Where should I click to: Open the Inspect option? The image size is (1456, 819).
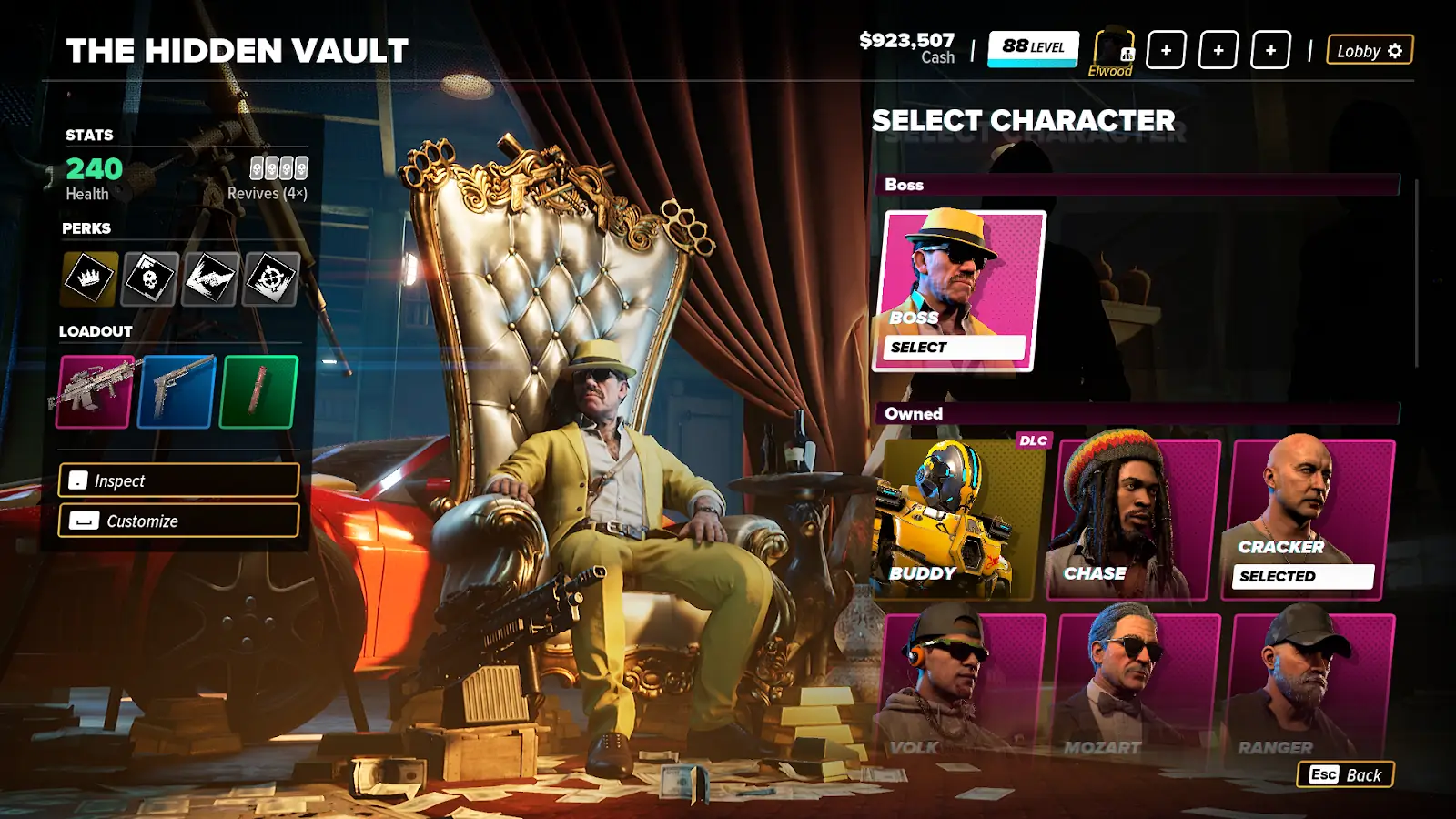click(x=178, y=480)
